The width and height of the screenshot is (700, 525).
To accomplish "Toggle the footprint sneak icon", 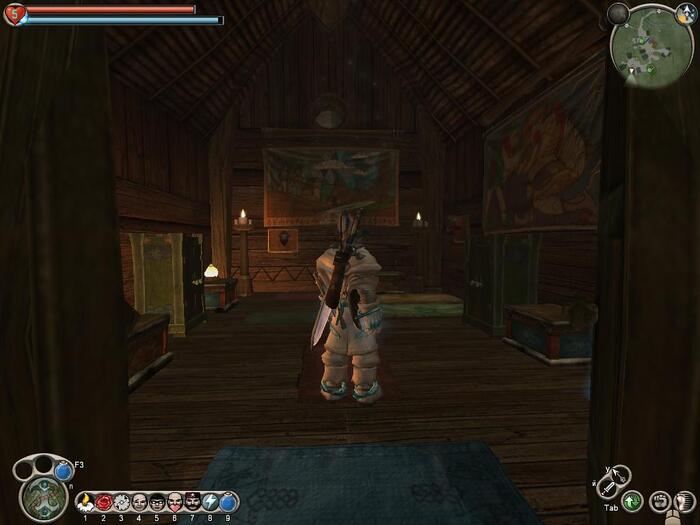I will tap(685, 501).
